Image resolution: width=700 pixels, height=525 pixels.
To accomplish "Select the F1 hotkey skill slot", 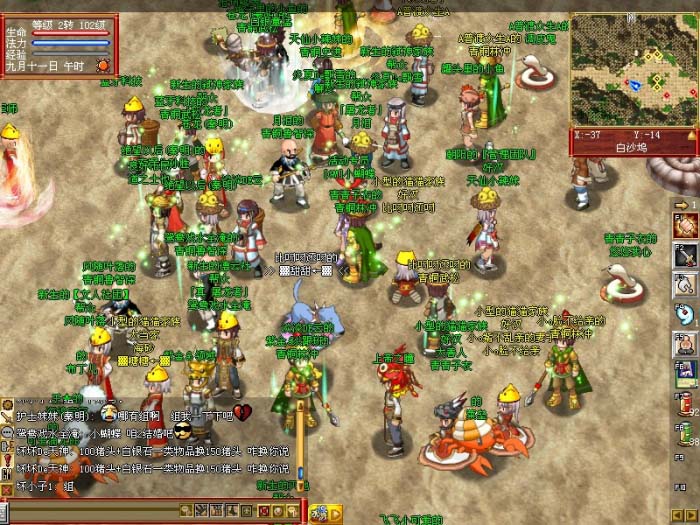I will pyautogui.click(x=685, y=226).
